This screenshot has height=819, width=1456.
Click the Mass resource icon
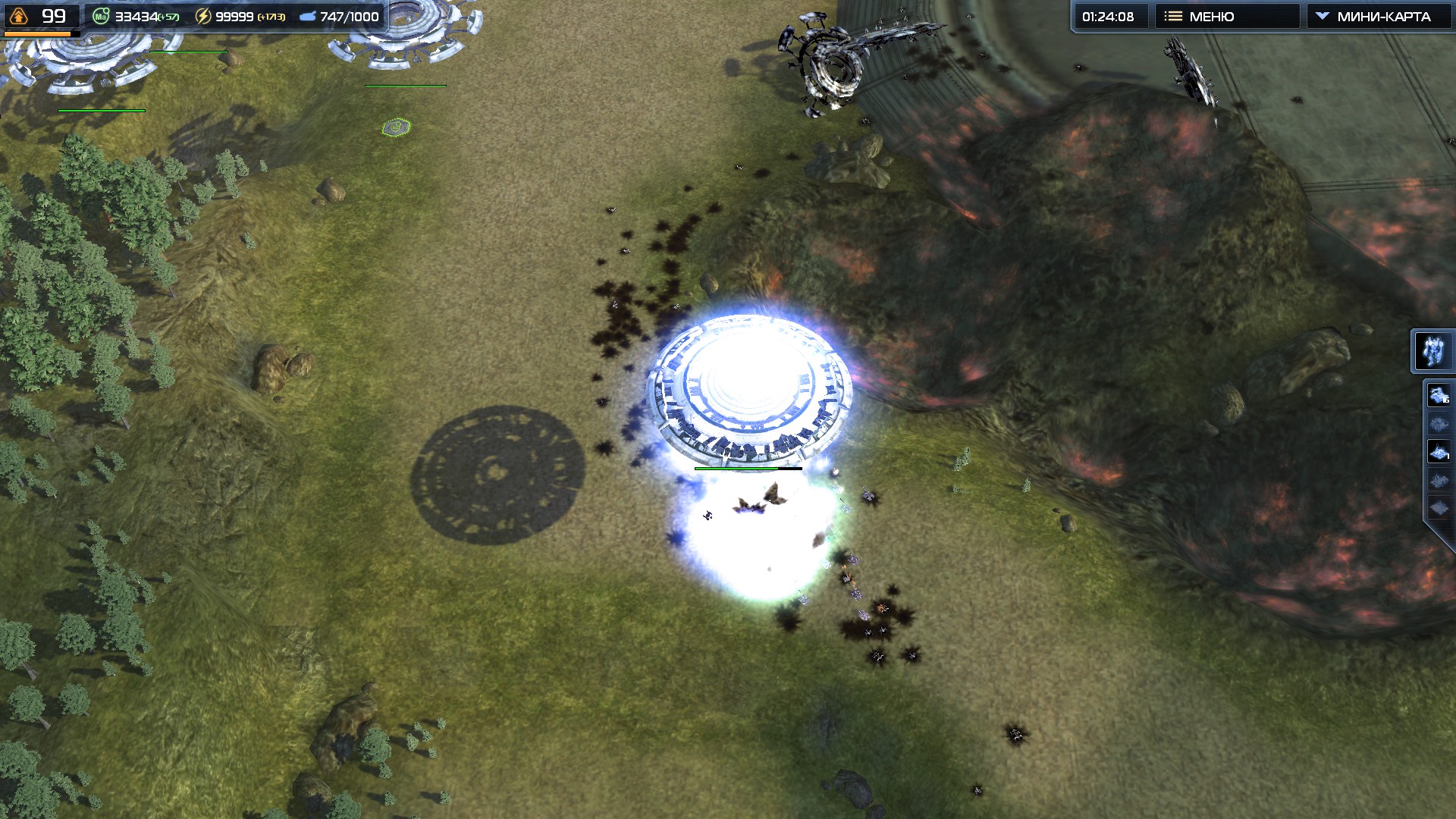(101, 16)
